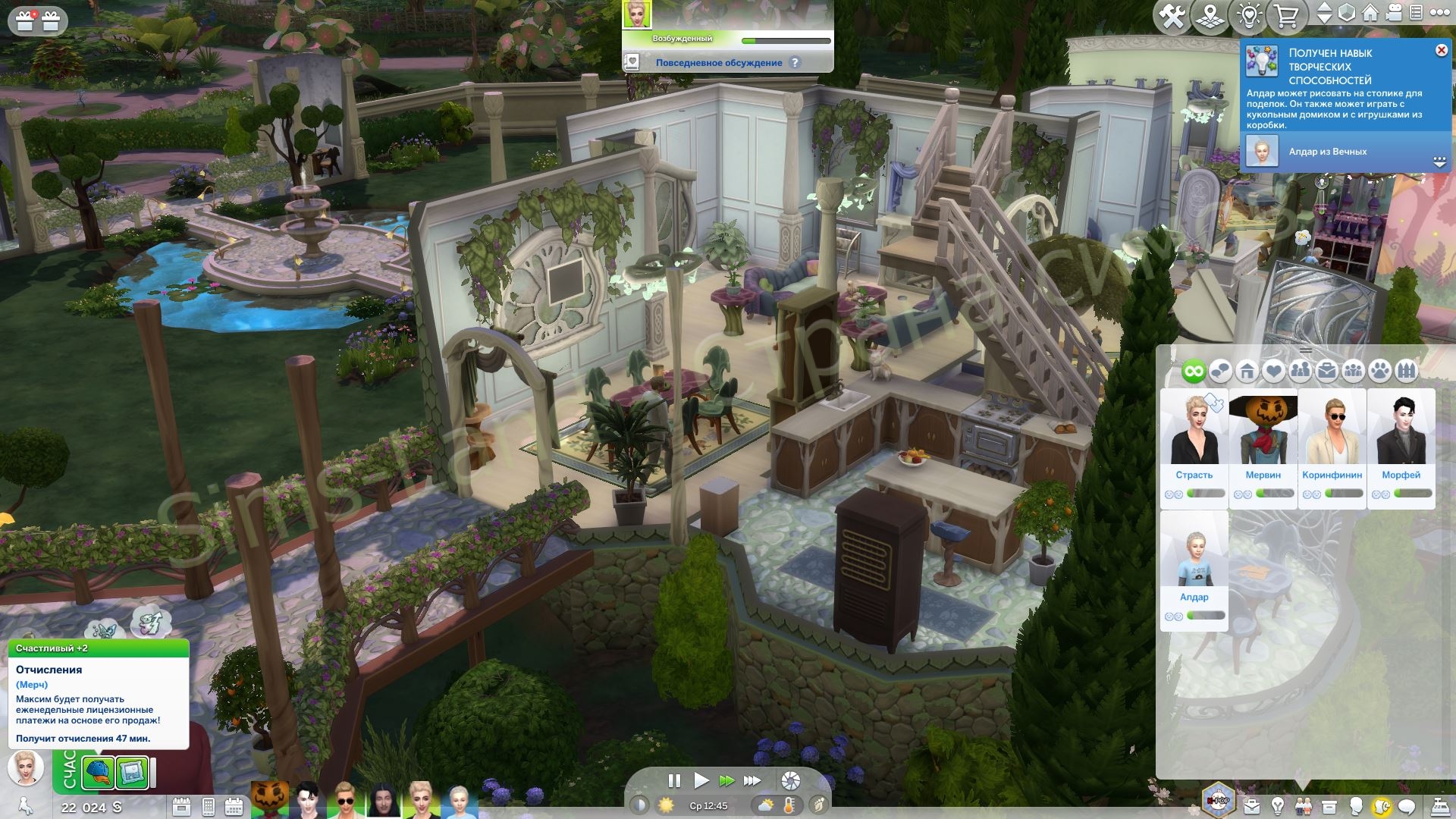Show romantic relationships with heart filter
Screen dimensions: 1456x819
tap(1273, 372)
